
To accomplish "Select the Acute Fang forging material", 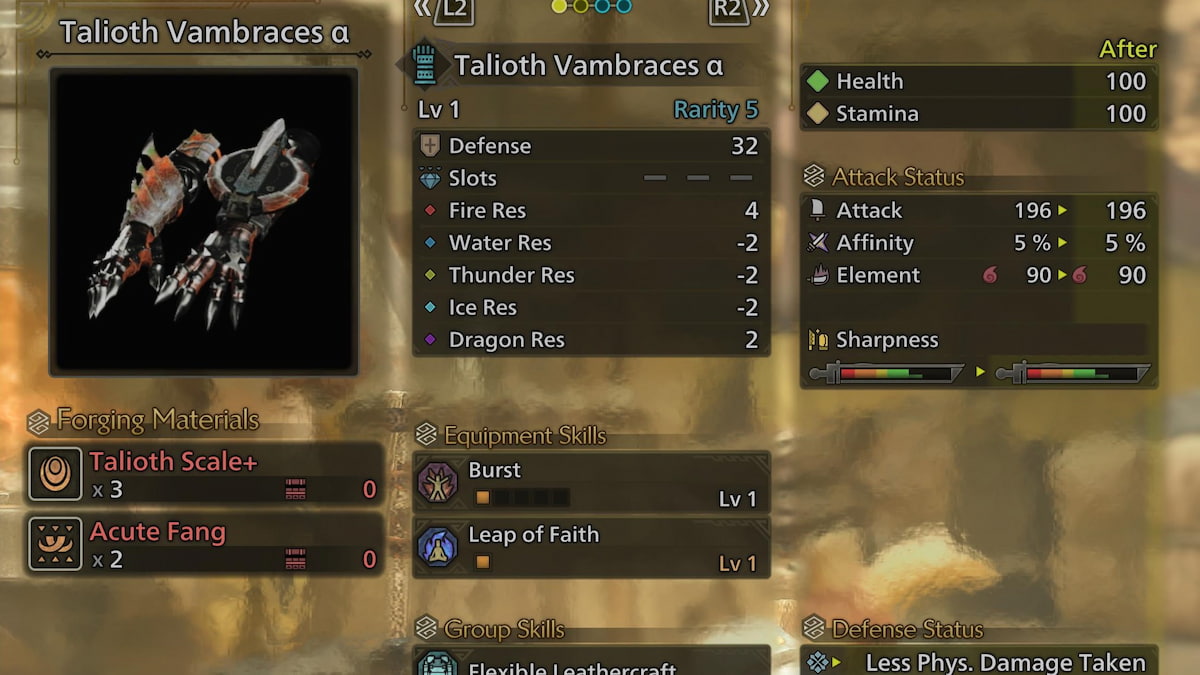I will point(206,544).
